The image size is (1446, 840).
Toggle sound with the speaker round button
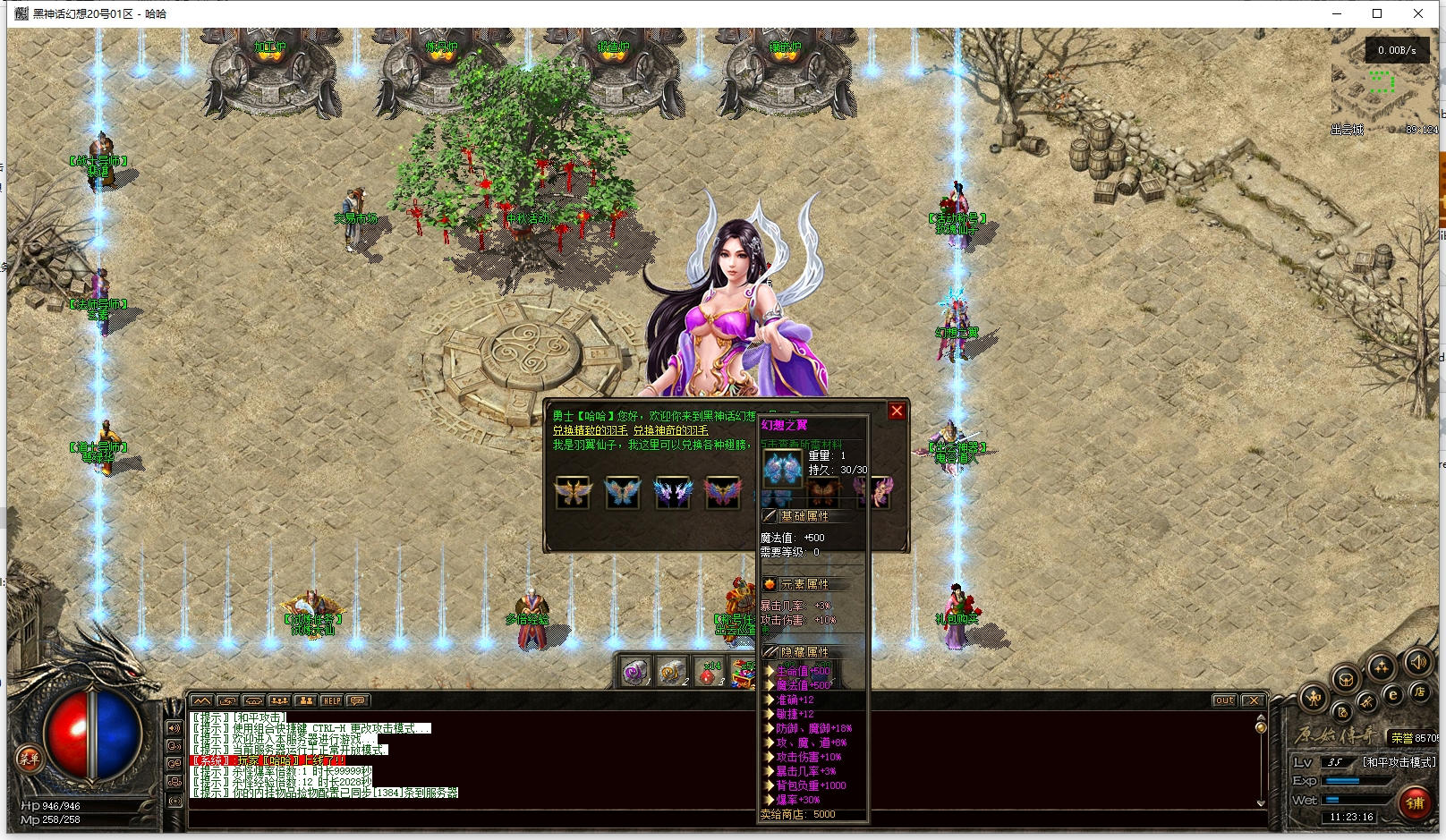[x=1416, y=662]
